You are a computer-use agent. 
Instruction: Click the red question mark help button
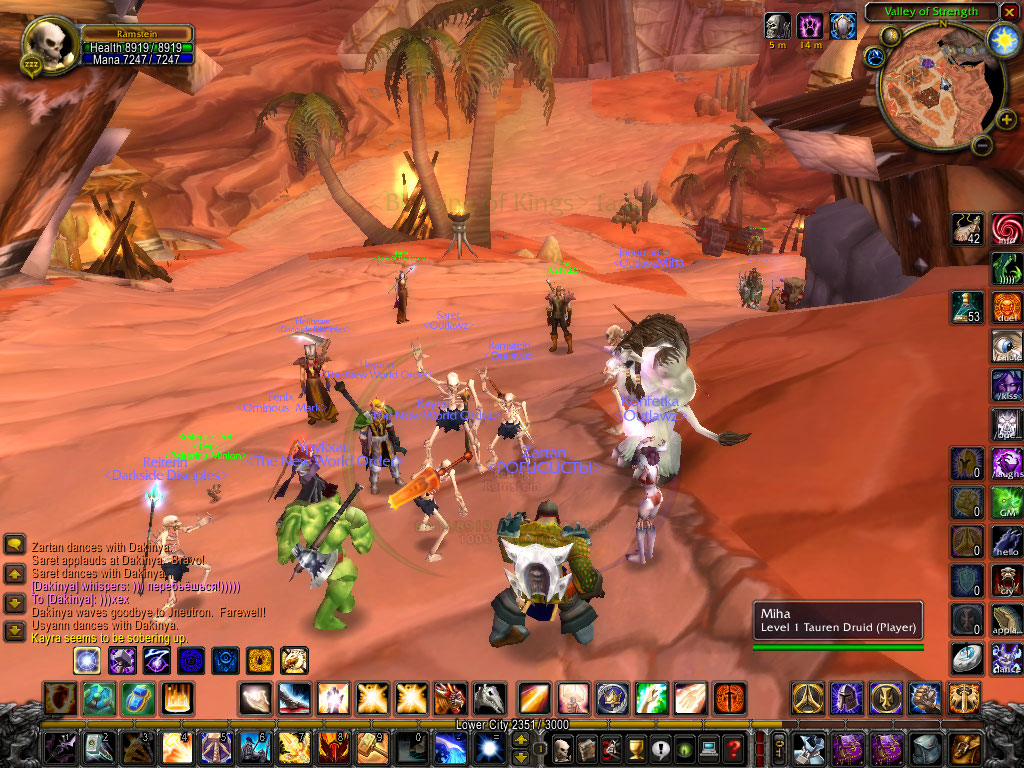(734, 747)
